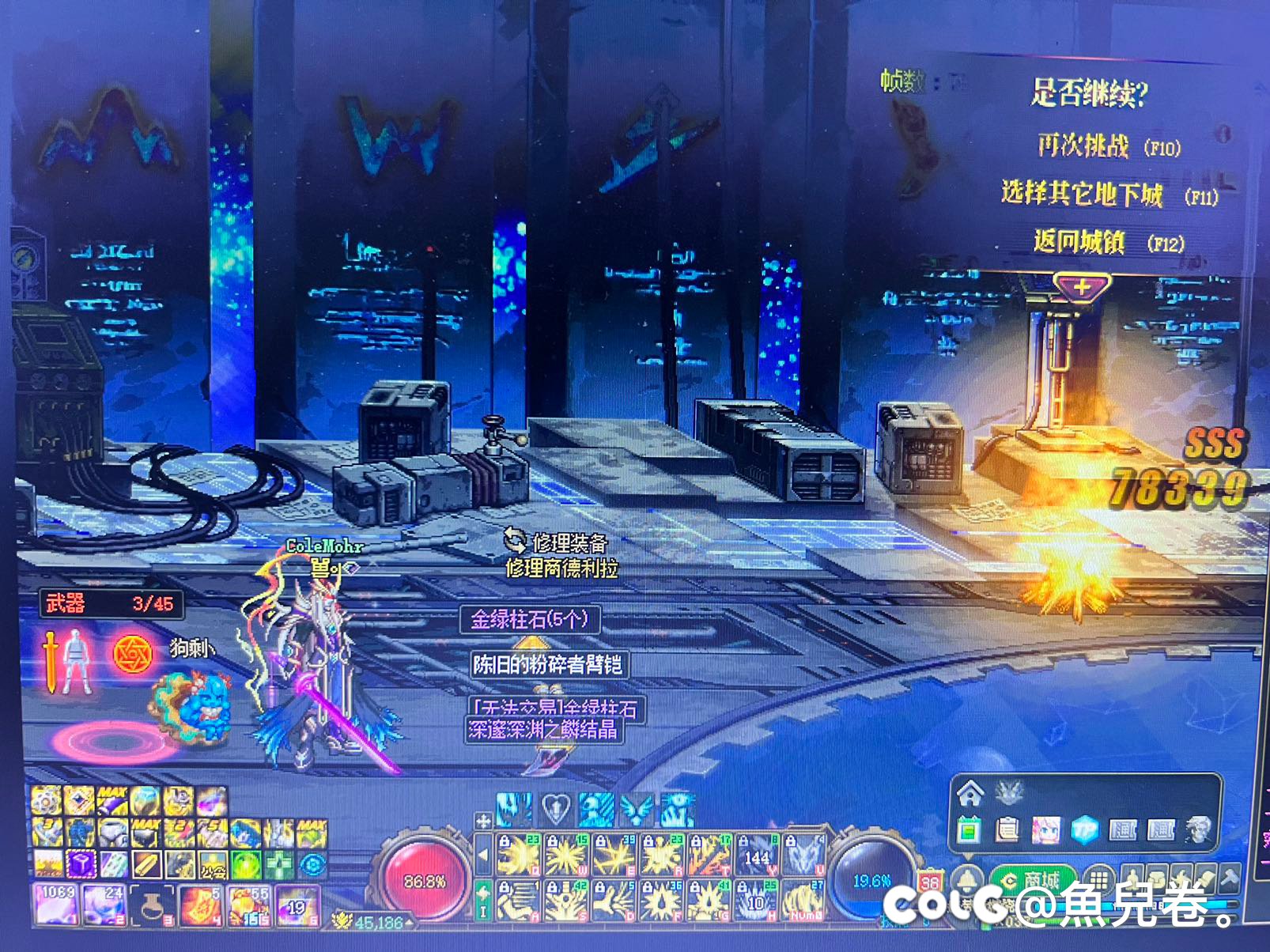Open the blue TP hexagon icon
Image resolution: width=1270 pixels, height=952 pixels.
coord(1085,829)
